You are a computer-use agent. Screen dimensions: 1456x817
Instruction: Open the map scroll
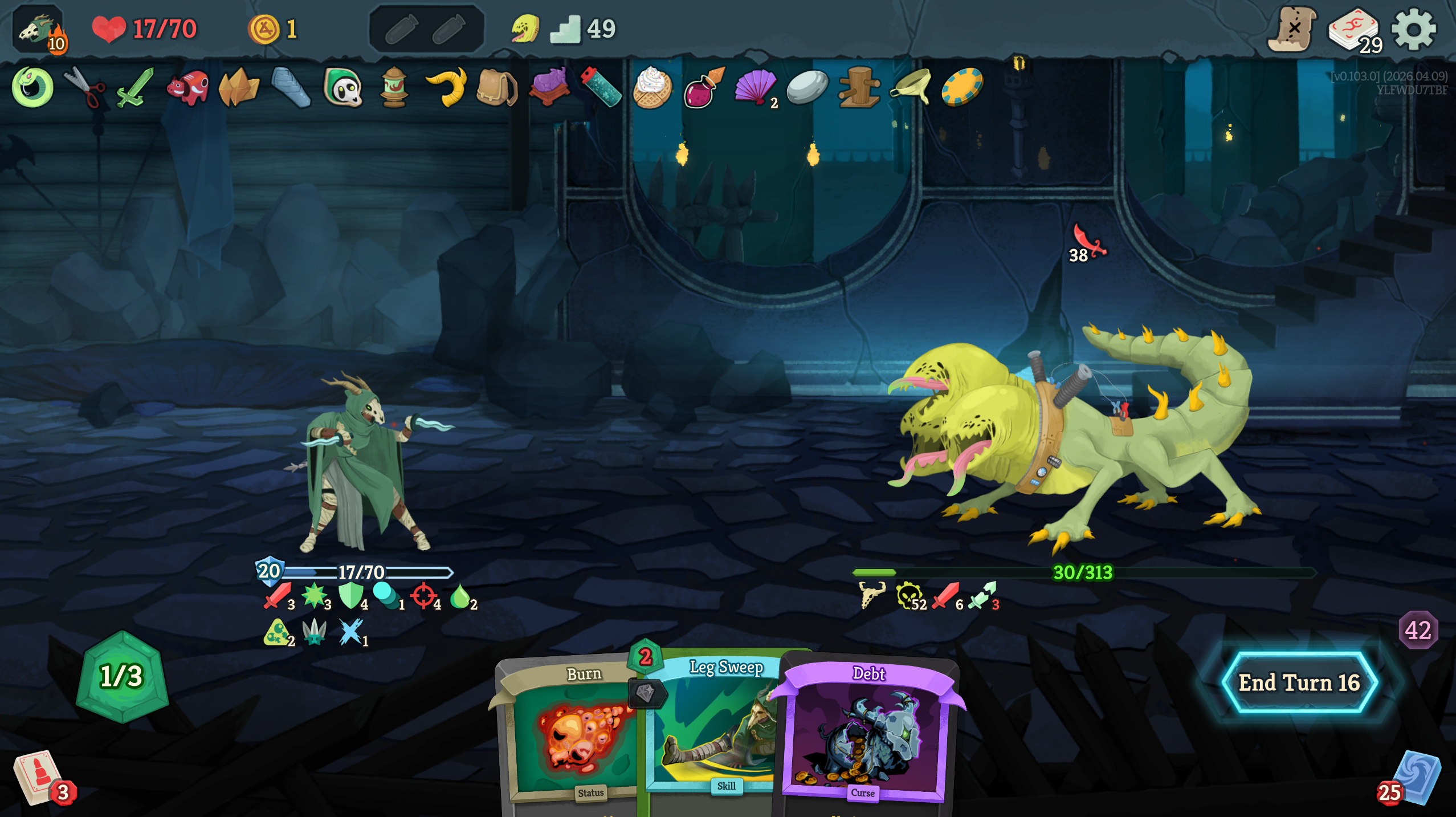(1292, 30)
